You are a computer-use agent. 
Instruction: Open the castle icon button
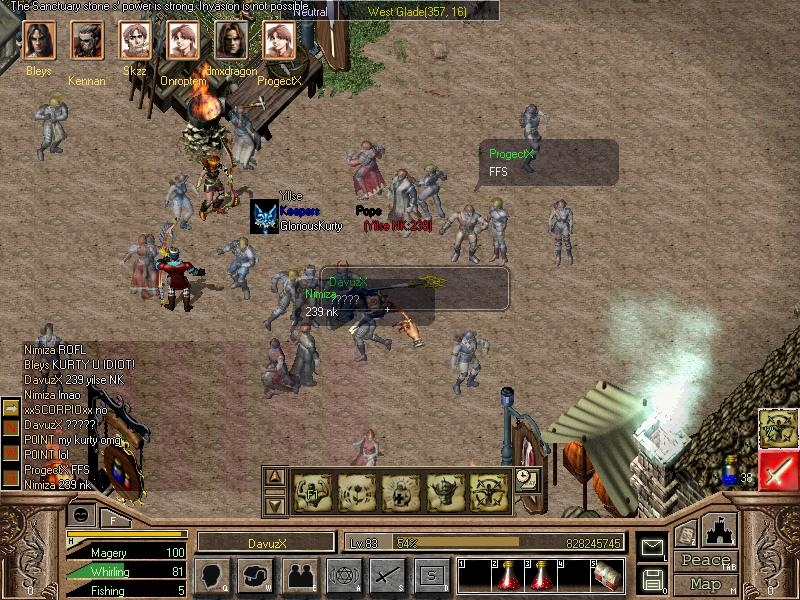[720, 529]
